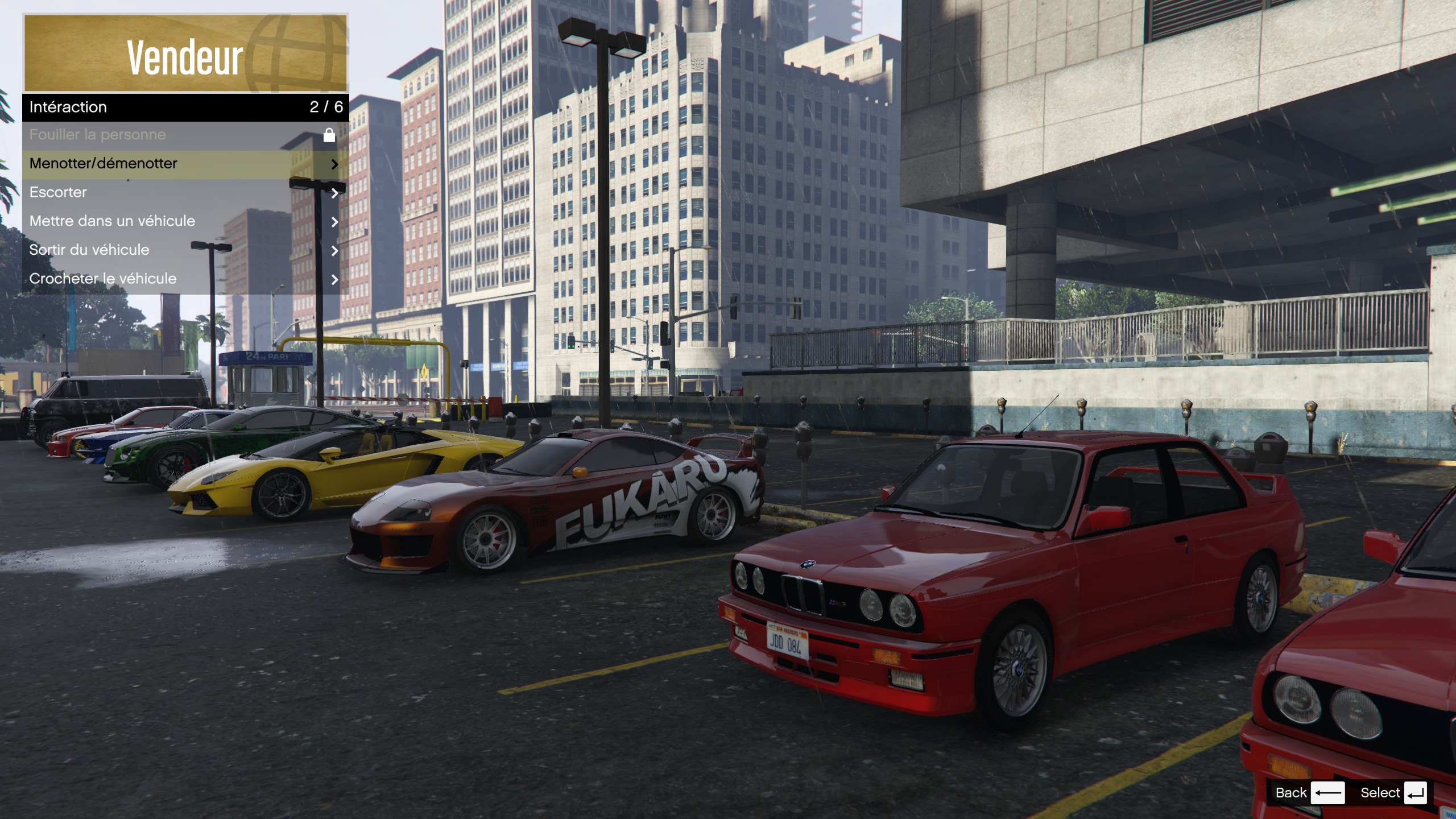Image resolution: width=1456 pixels, height=819 pixels.
Task: Open the Escorter menu entry
Action: coord(184,193)
